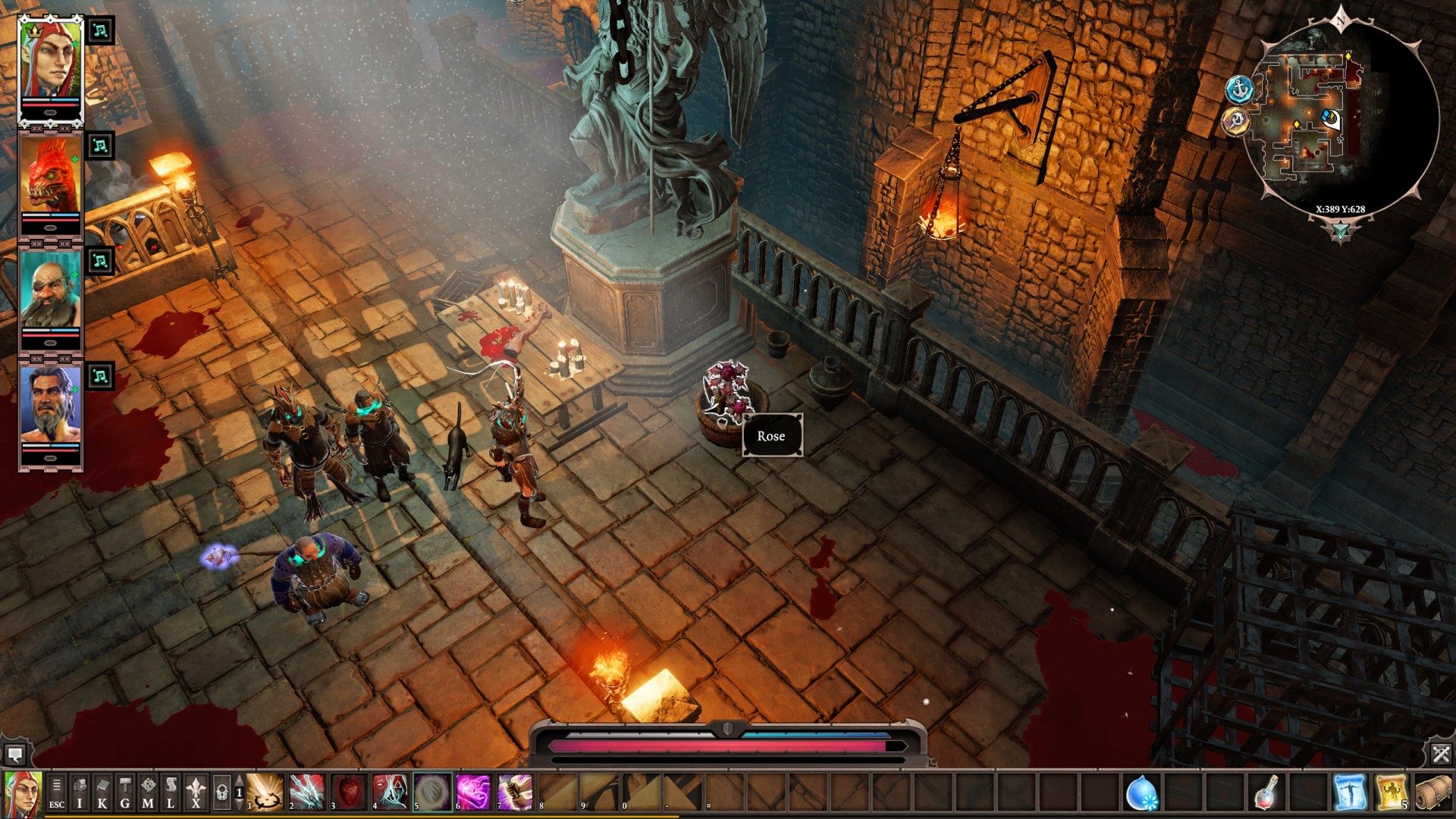The image size is (1456, 819).
Task: Toggle the hotbar padlock
Action: tap(221, 792)
